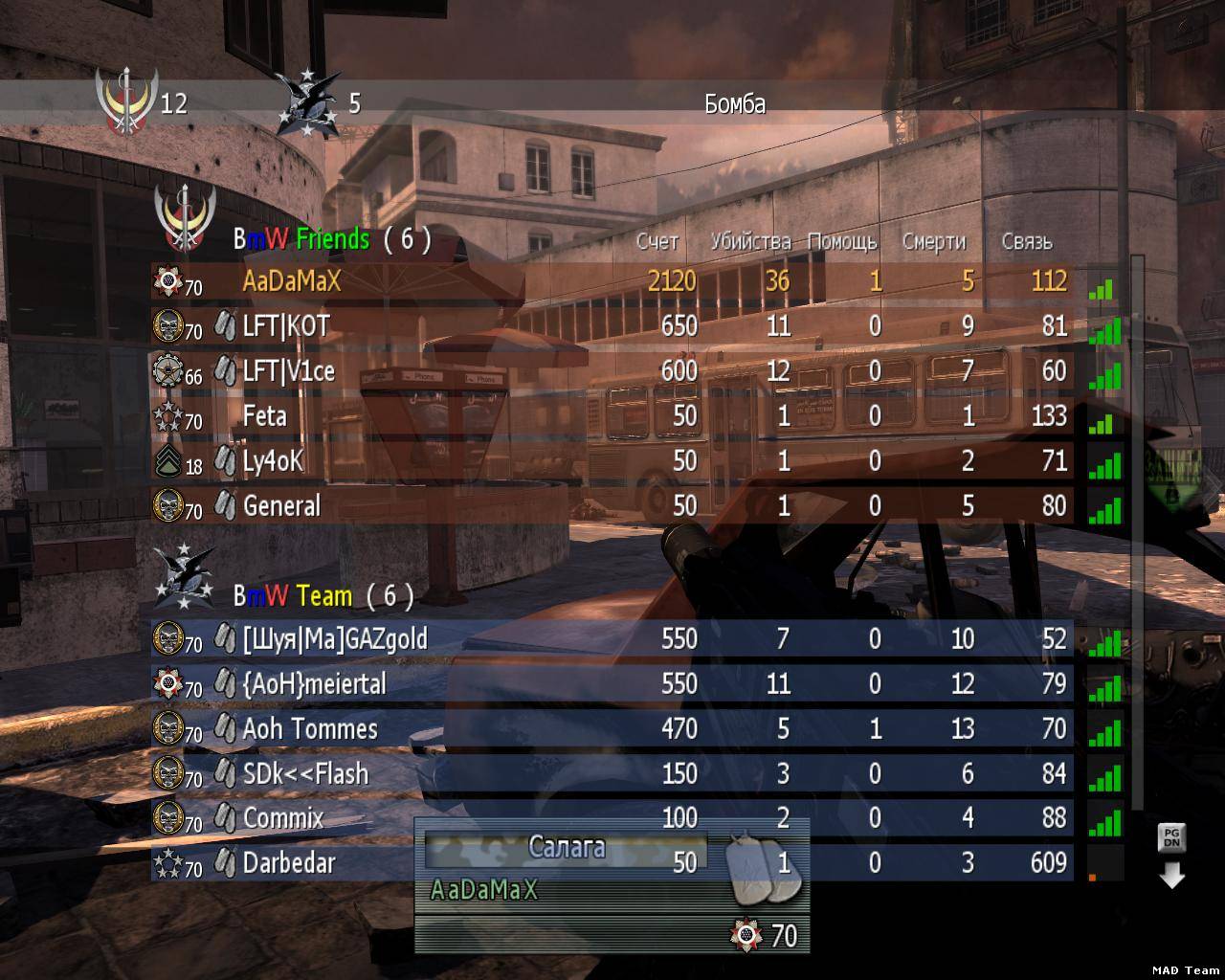Select AaDaMaX's scoreboard row
1225x980 pixels.
coord(612,281)
